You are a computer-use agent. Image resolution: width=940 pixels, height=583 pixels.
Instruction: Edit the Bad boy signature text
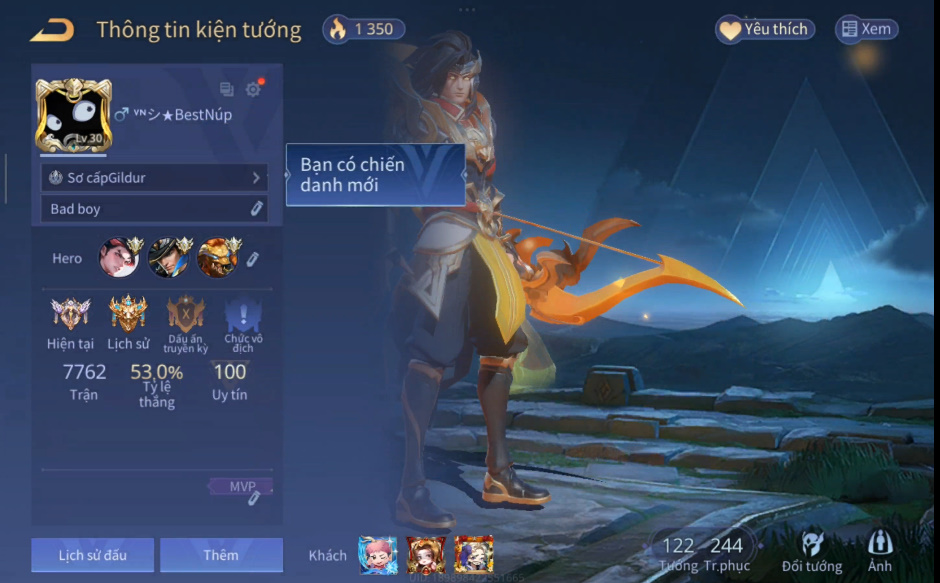[x=256, y=208]
